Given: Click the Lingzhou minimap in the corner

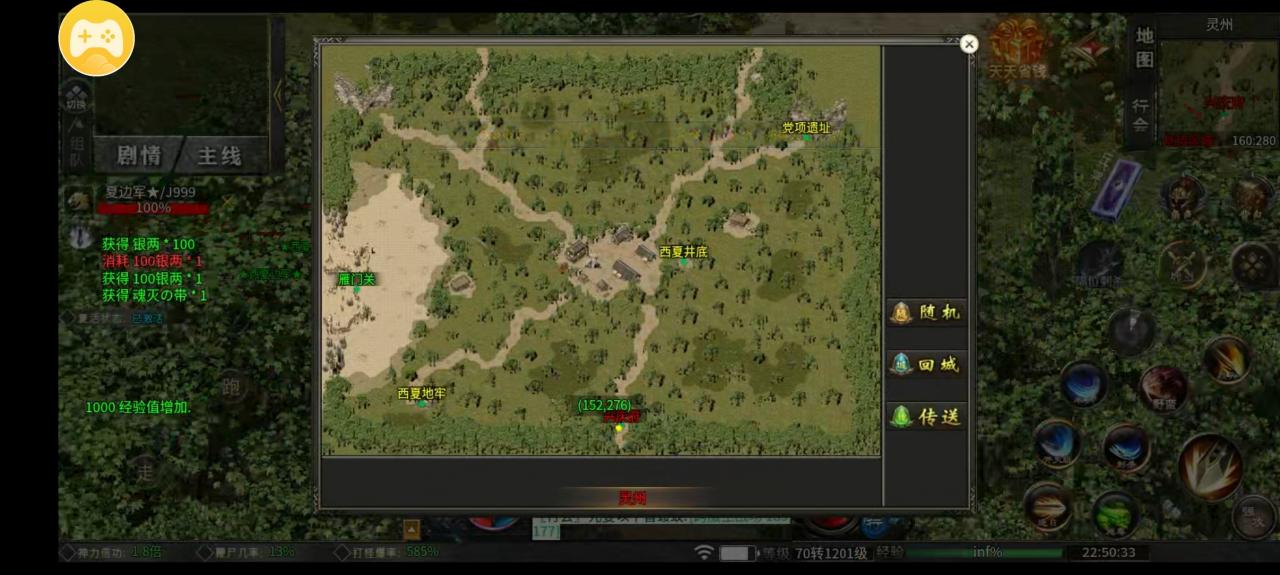Looking at the screenshot, I should pos(1220,90).
